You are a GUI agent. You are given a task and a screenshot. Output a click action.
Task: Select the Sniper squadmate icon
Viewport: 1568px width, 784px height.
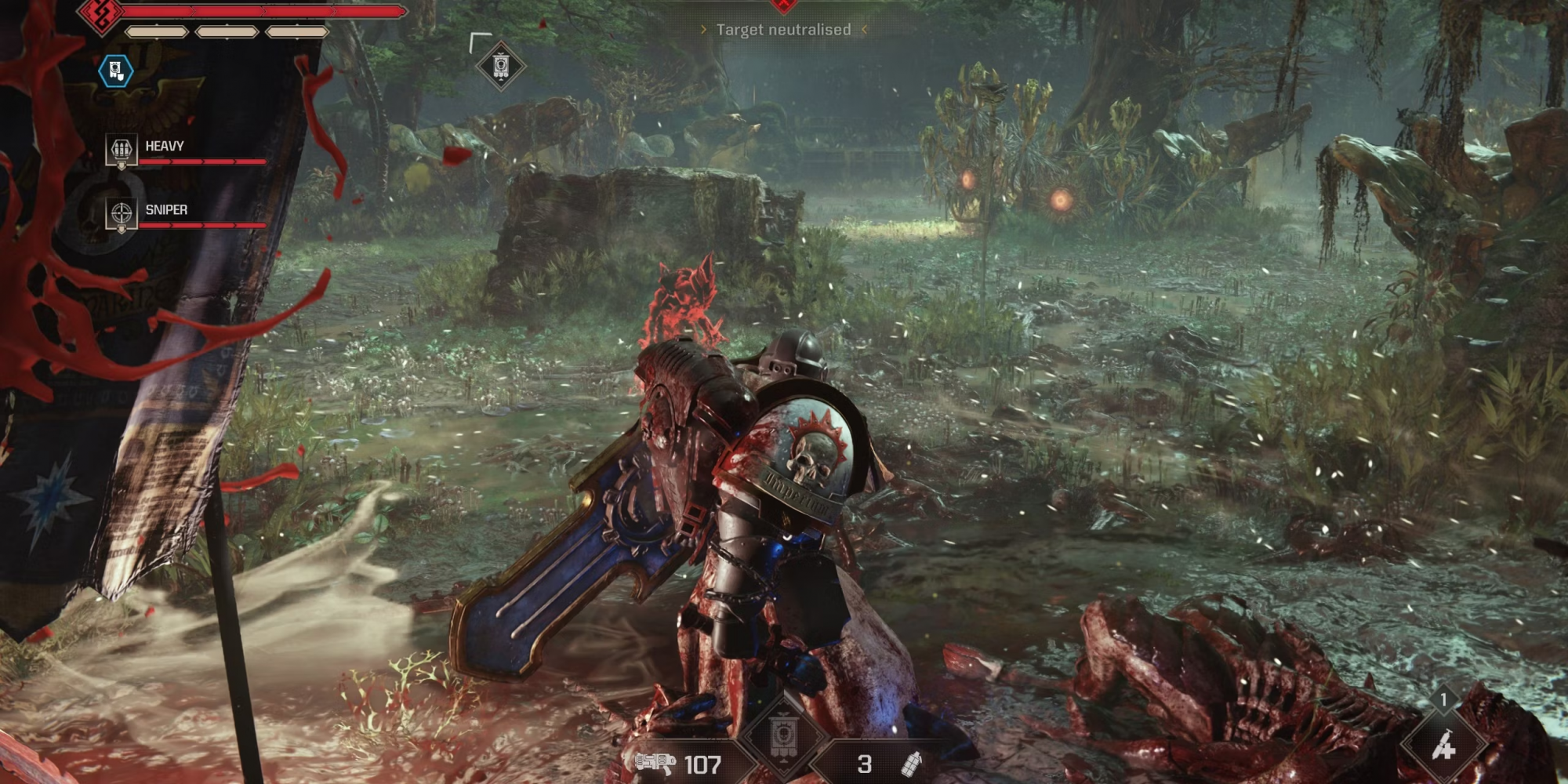122,213
